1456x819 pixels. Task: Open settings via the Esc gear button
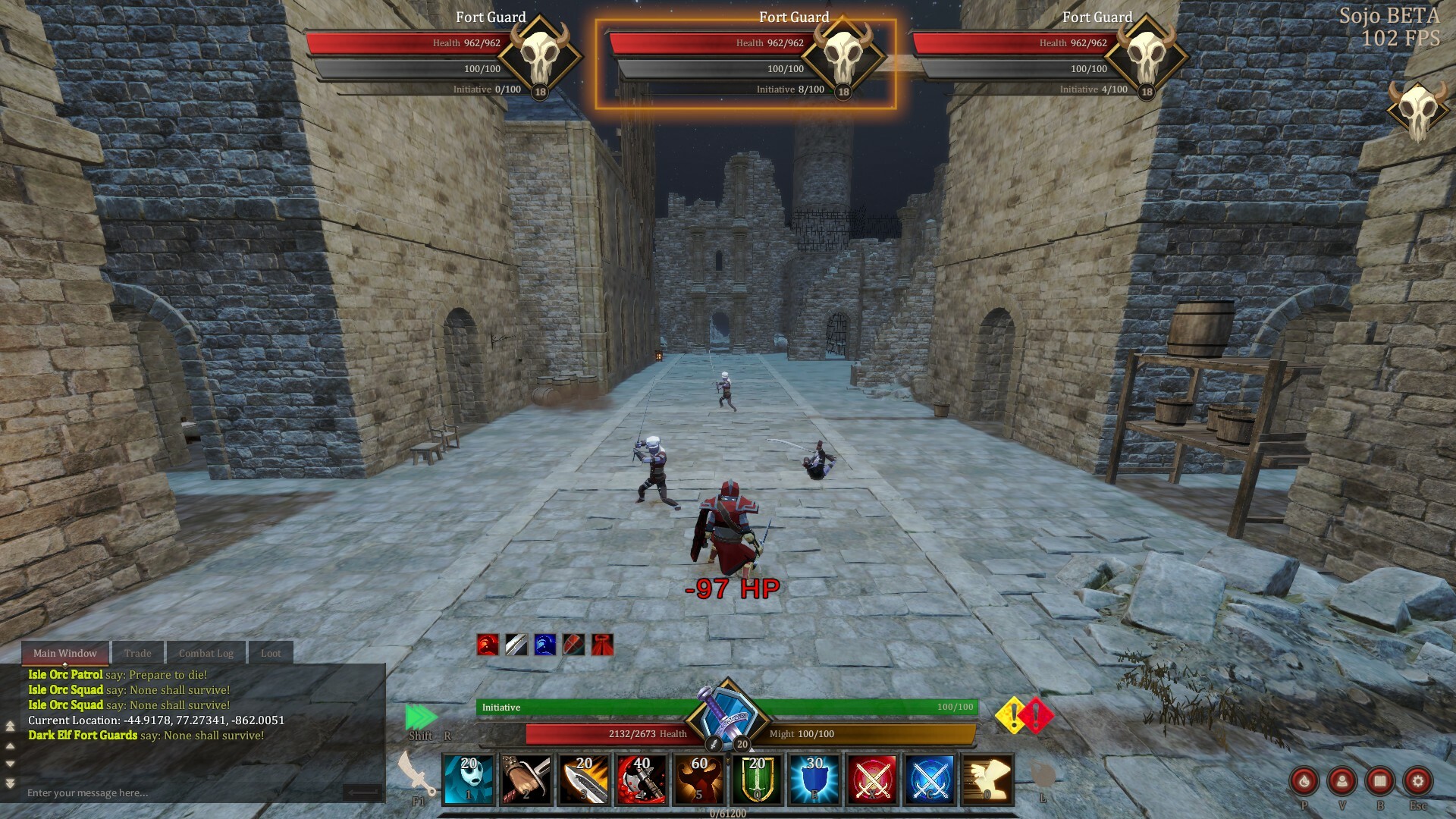pos(1417,781)
